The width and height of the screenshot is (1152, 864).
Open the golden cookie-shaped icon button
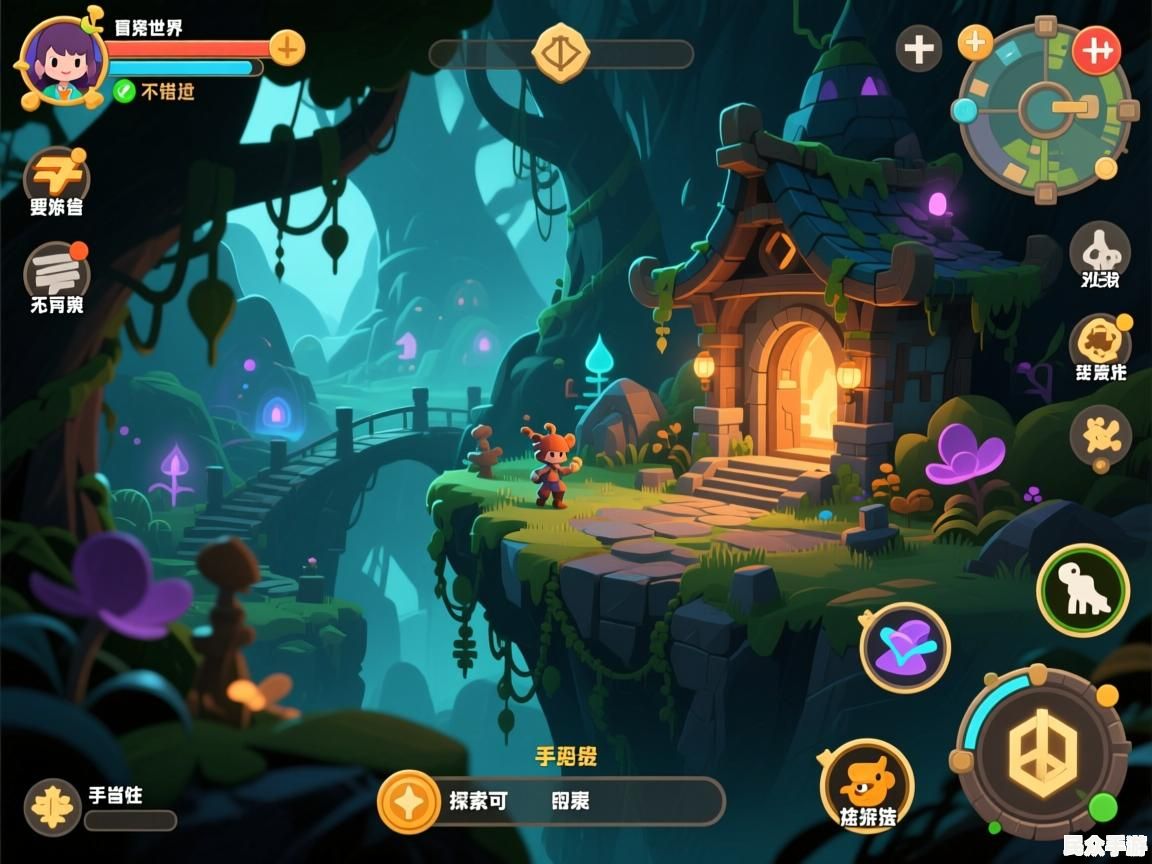1099,343
